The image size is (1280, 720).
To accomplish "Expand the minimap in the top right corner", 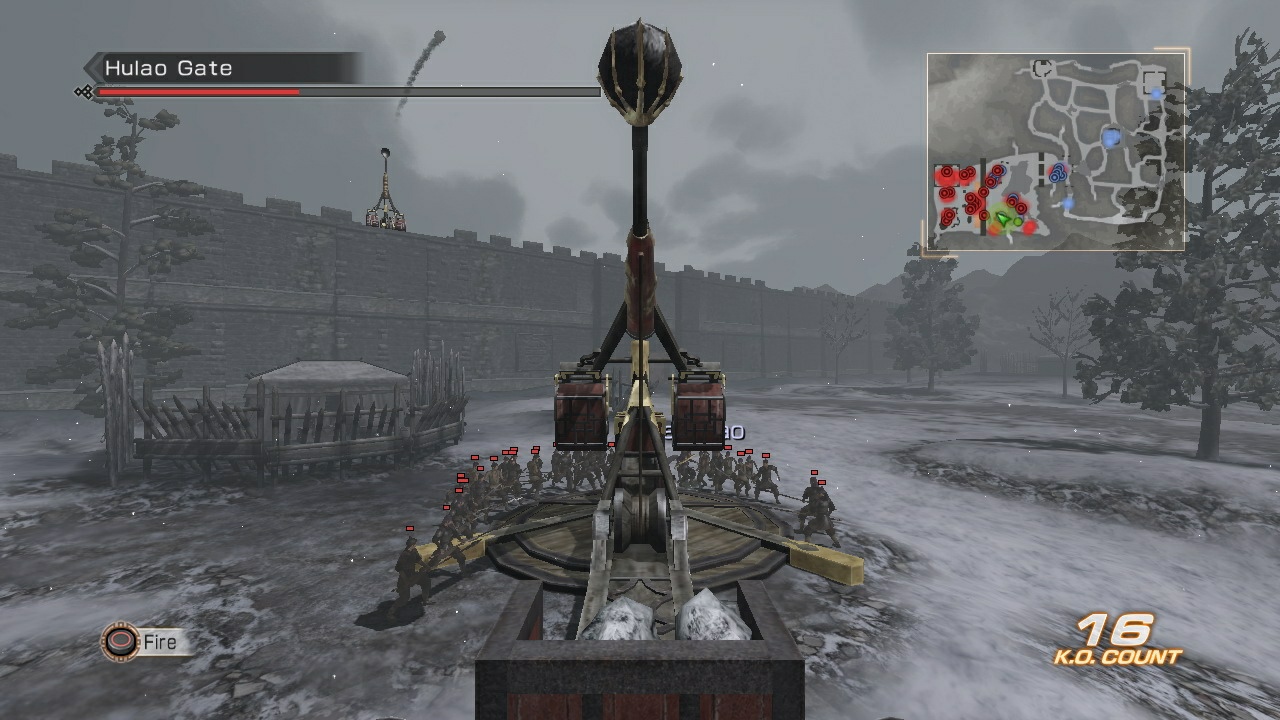I will pyautogui.click(x=1055, y=150).
